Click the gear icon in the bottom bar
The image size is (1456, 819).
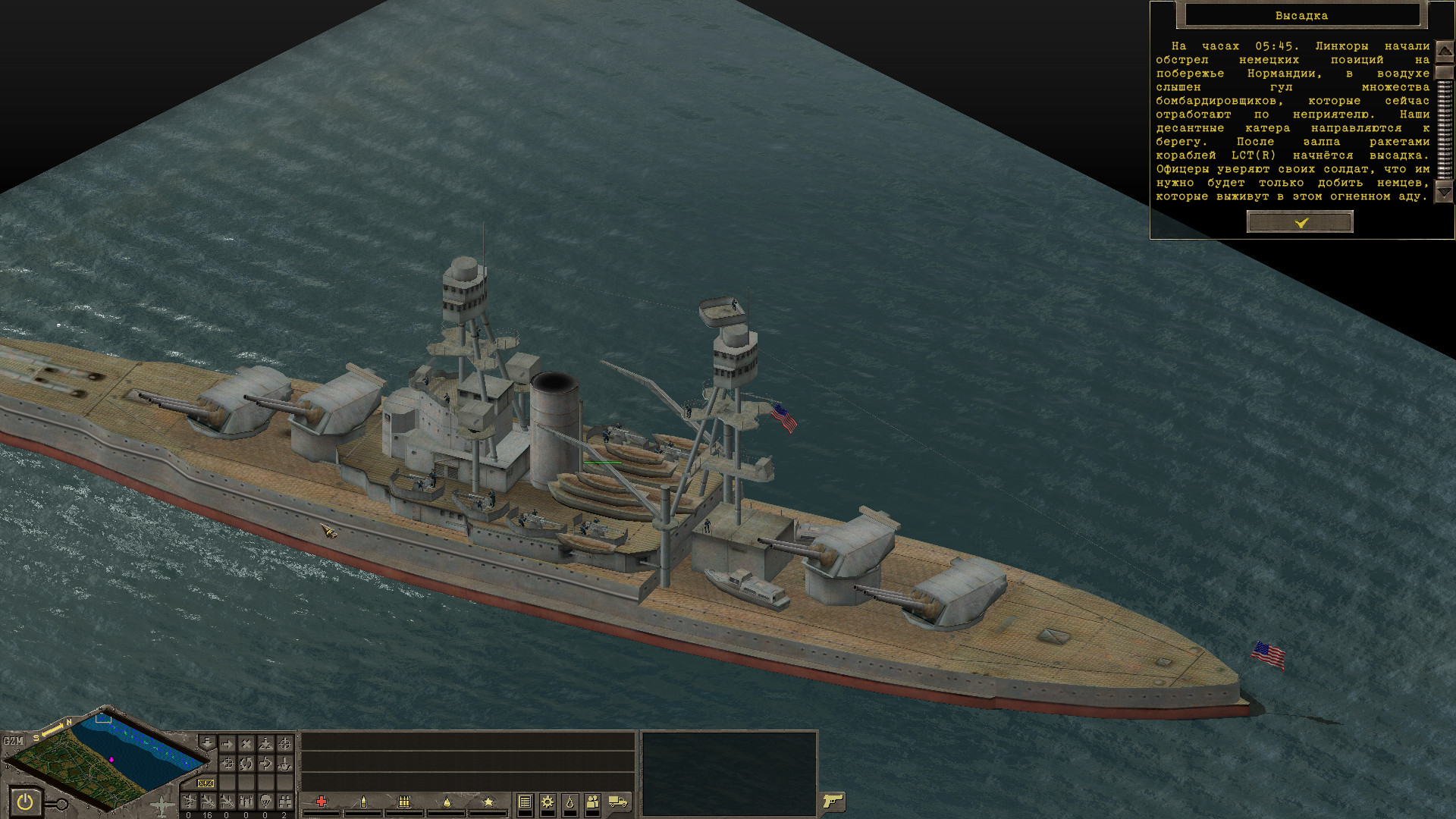click(x=547, y=802)
